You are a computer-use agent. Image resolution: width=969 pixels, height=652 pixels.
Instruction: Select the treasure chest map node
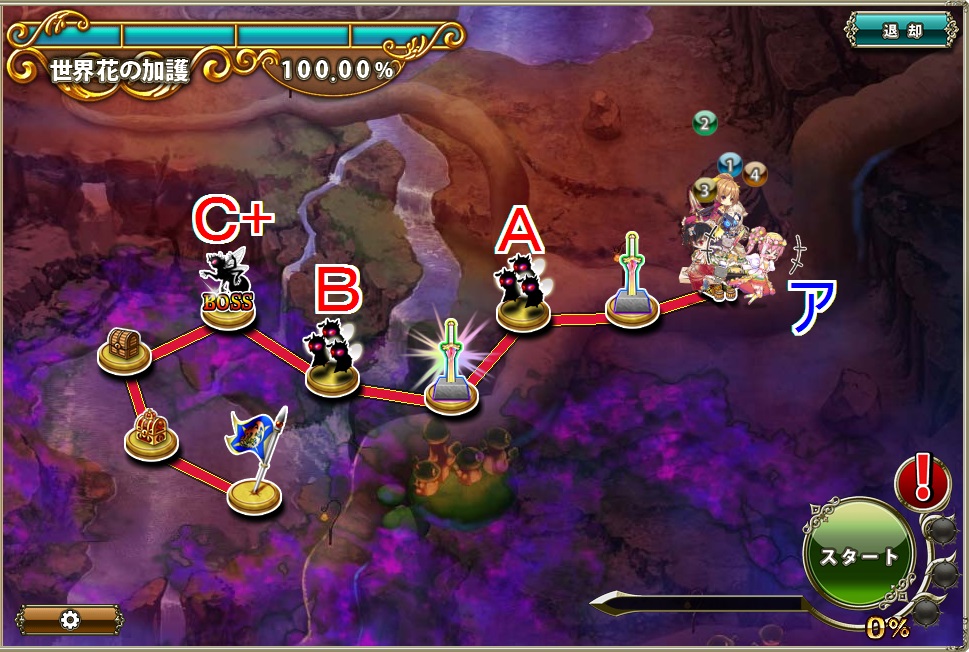pyautogui.click(x=124, y=352)
